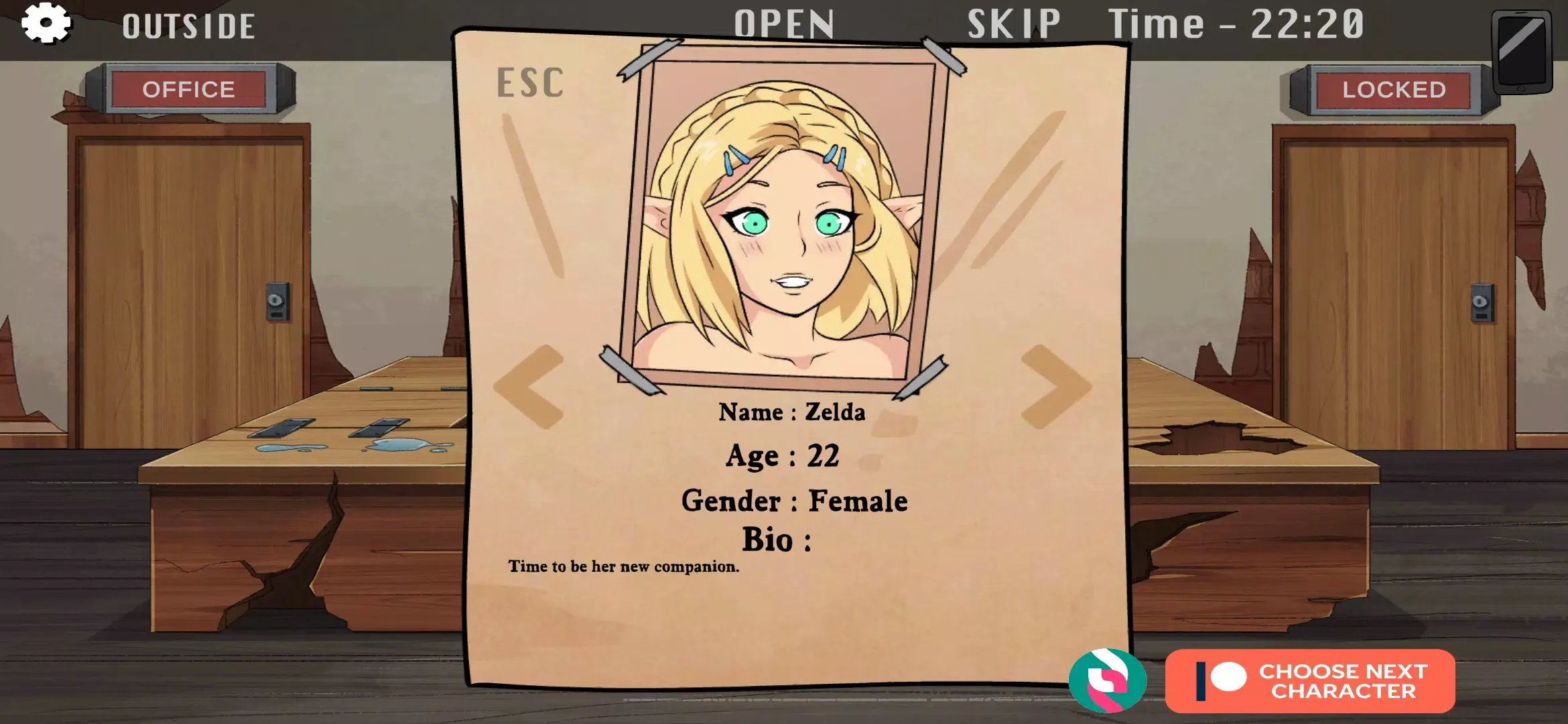The height and width of the screenshot is (724, 1568).
Task: Go to the OUTSIDE location
Action: click(x=188, y=27)
